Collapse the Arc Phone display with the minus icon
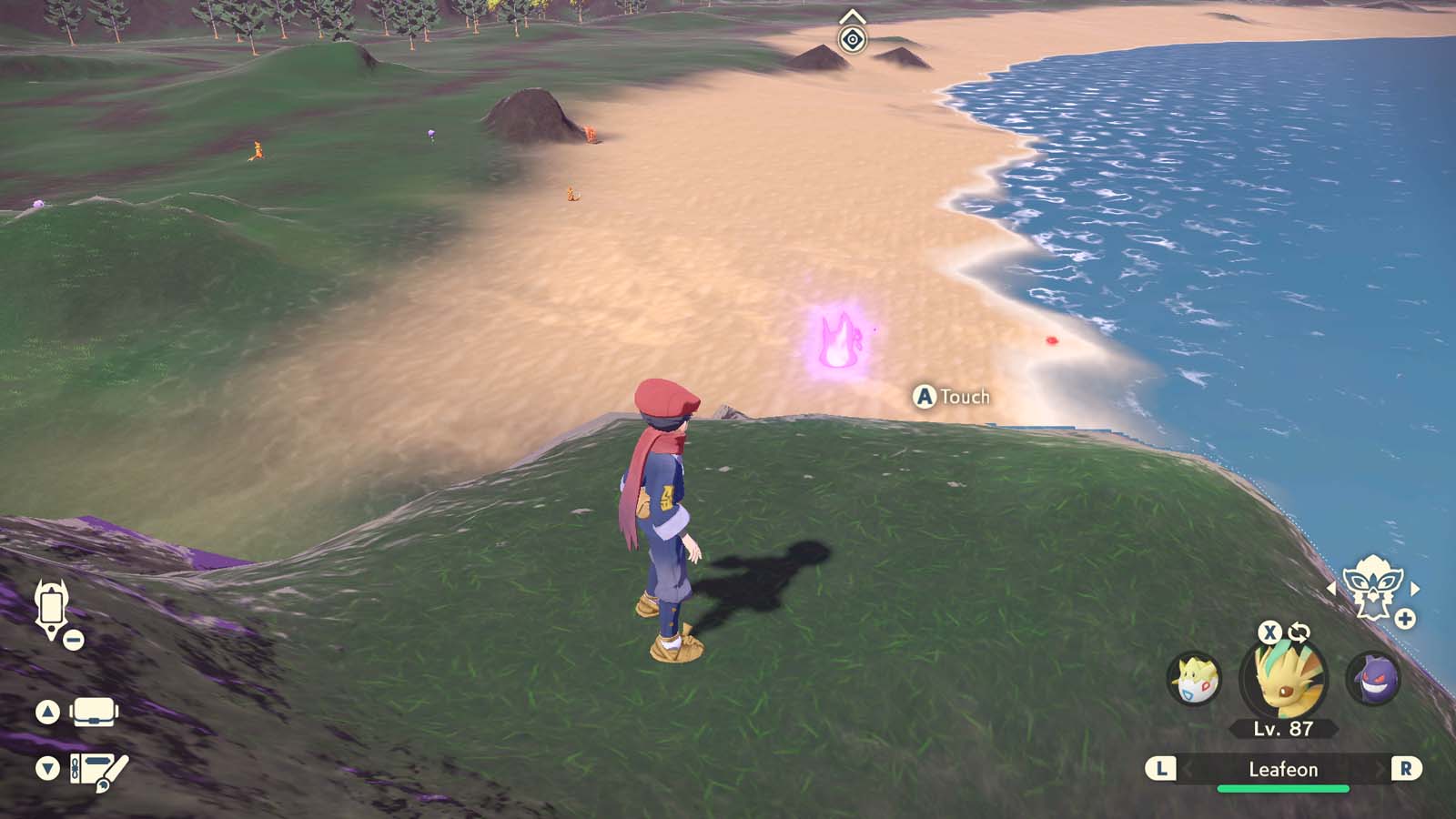Viewport: 1456px width, 819px height. point(73,640)
